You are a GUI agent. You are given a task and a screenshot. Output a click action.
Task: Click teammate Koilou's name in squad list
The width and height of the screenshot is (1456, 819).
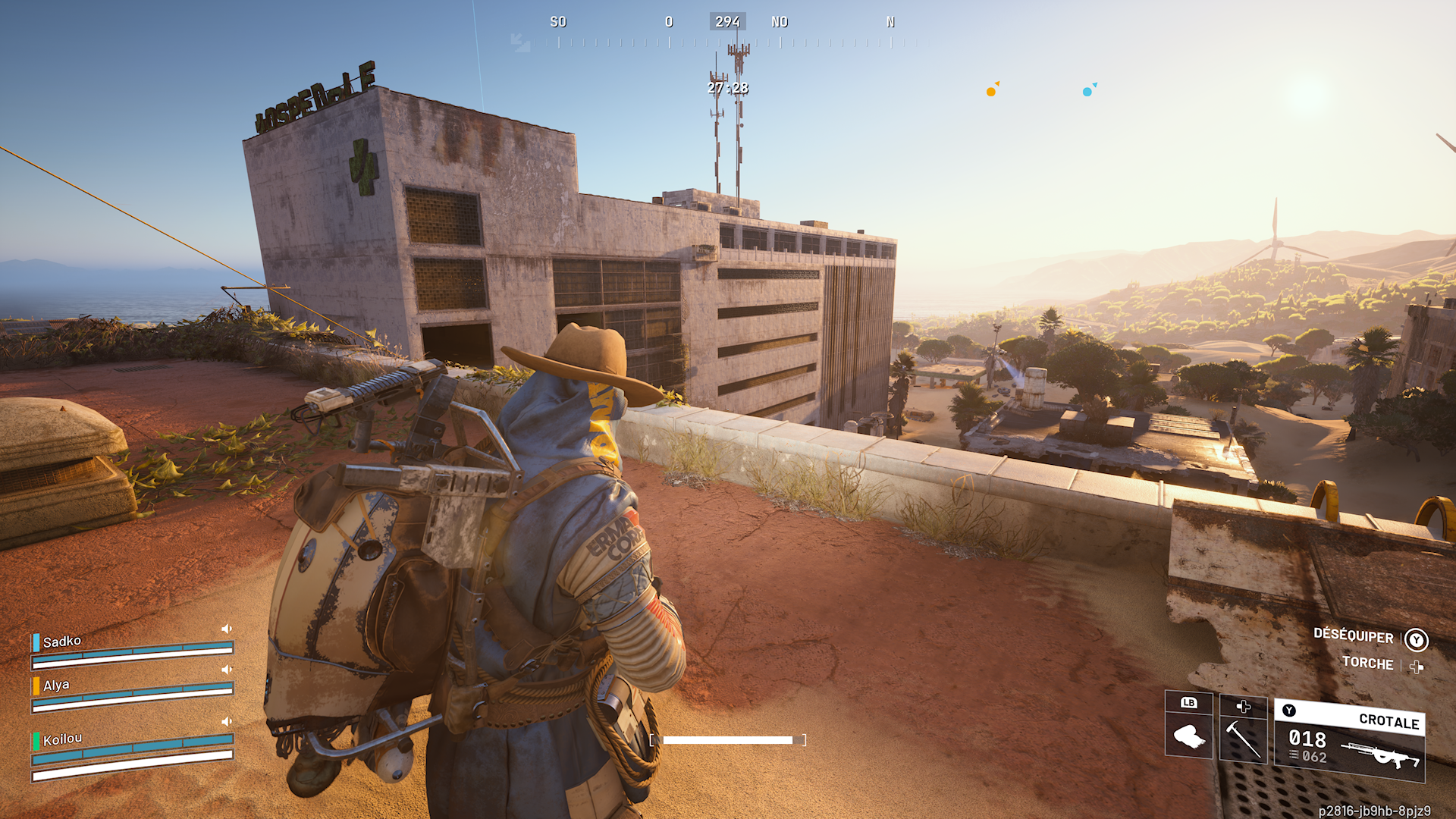pos(62,739)
